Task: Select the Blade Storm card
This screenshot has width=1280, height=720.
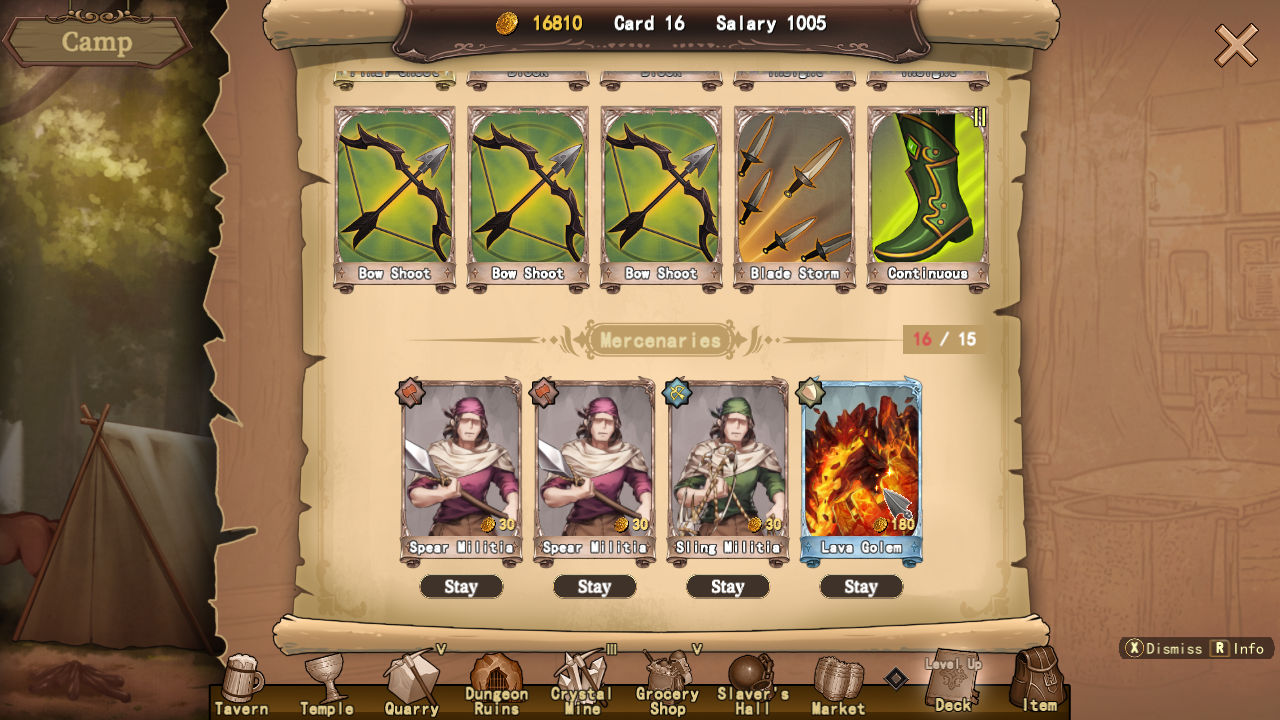Action: (x=794, y=190)
